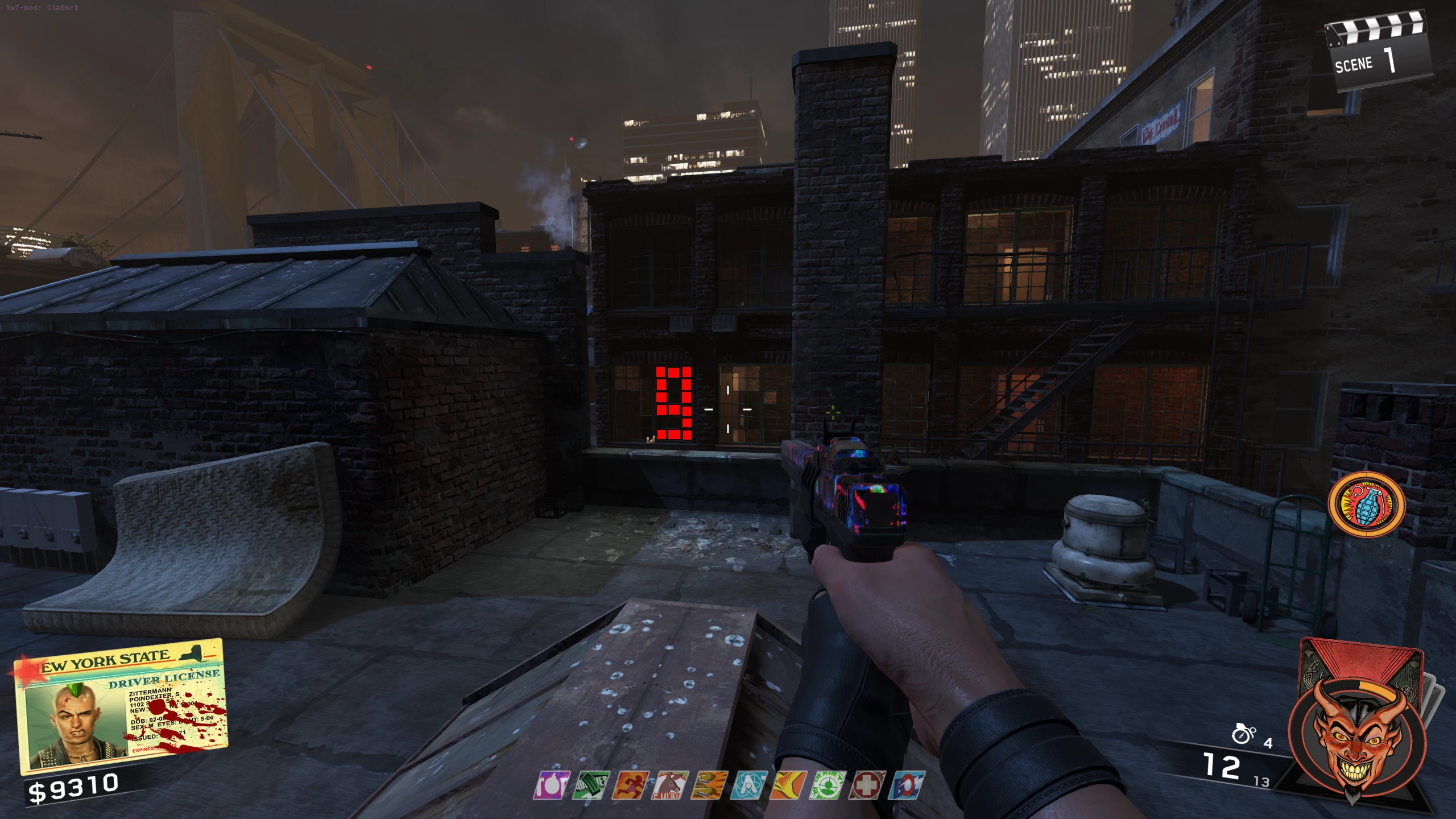Choose the Mule Munchies donkey perk icon
1456x819 pixels.
click(x=670, y=785)
